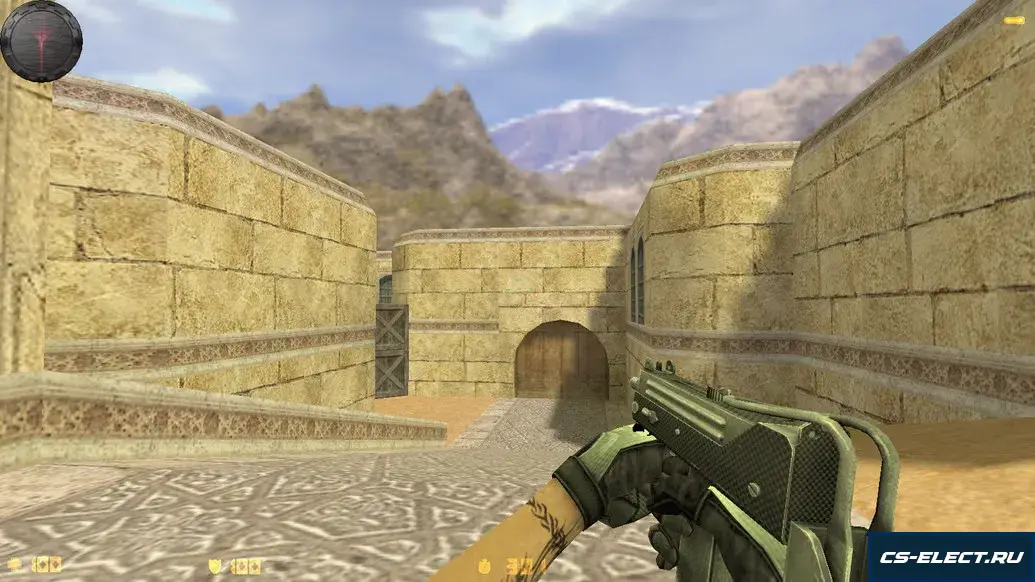Click the circular radar minimap
The width and height of the screenshot is (1035, 582).
(41, 40)
